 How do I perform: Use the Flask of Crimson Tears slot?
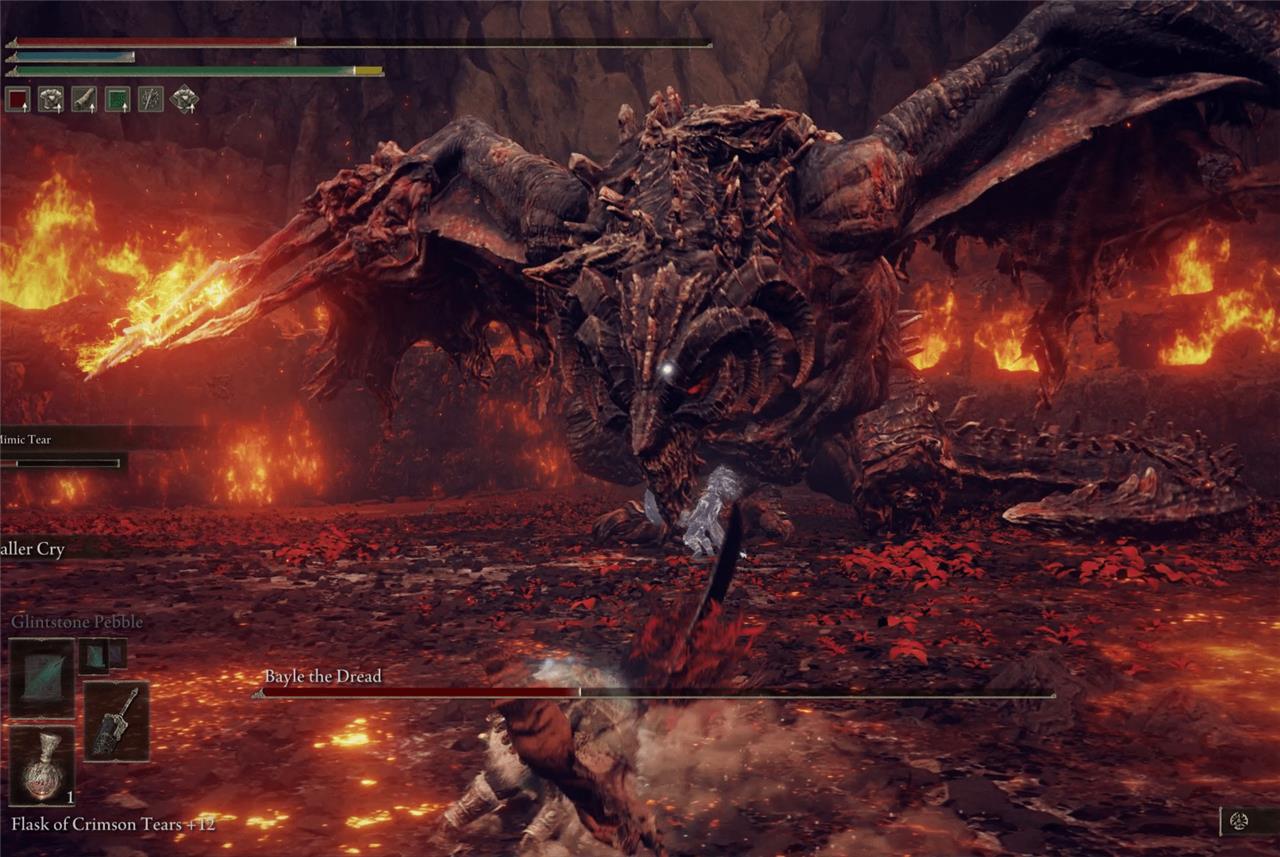pos(42,765)
